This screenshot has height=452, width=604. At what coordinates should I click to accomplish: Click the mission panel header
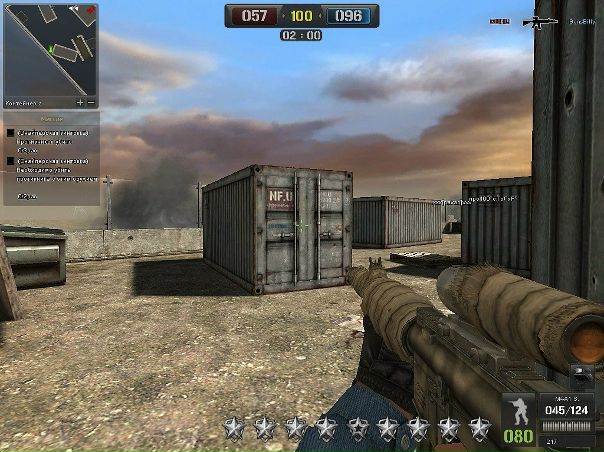tap(50, 117)
